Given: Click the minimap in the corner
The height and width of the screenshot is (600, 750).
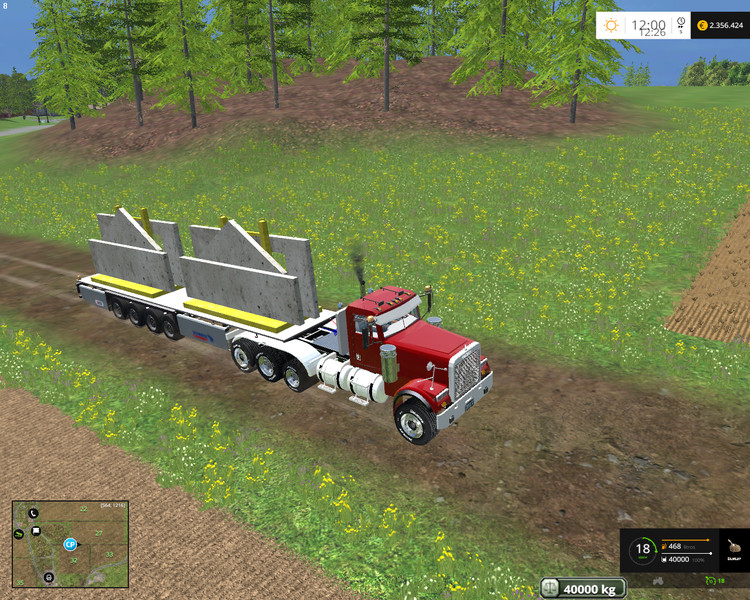Looking at the screenshot, I should tap(70, 543).
